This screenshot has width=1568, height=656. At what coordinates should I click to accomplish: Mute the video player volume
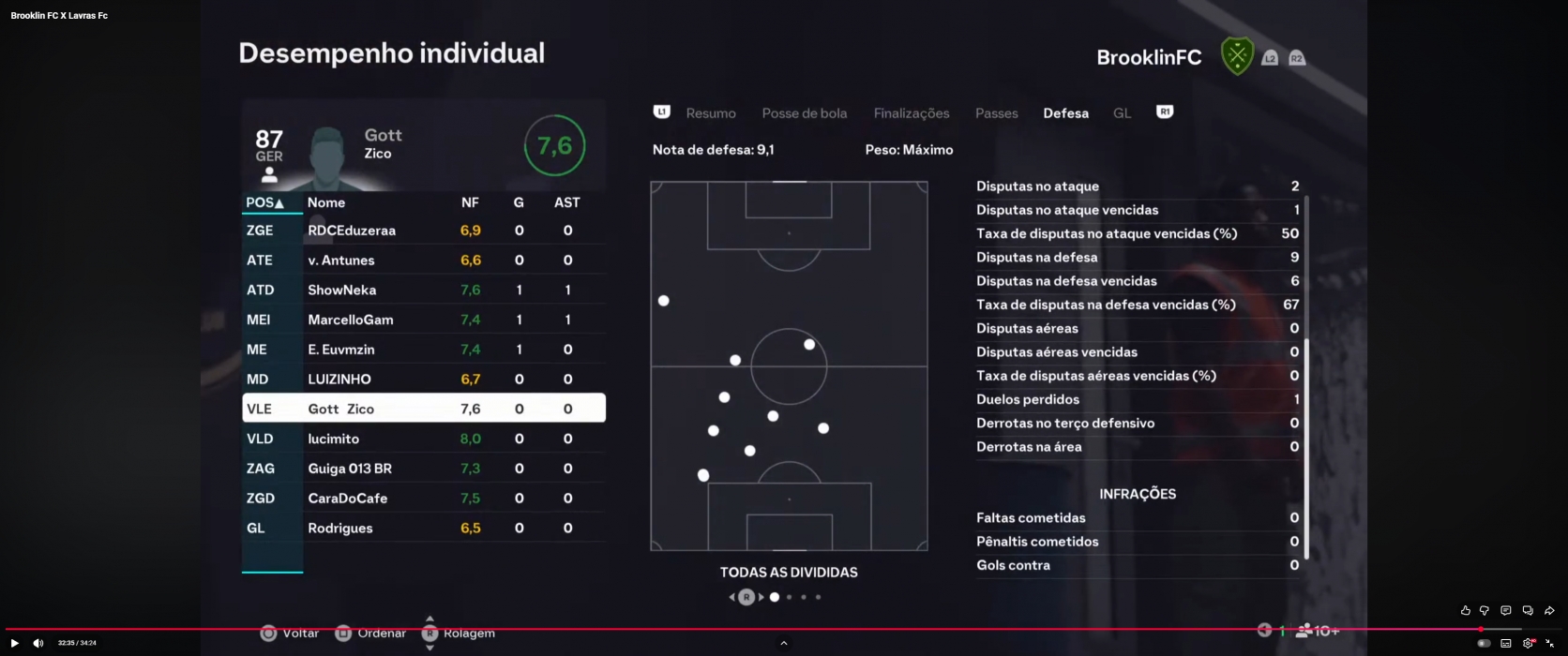[x=38, y=643]
